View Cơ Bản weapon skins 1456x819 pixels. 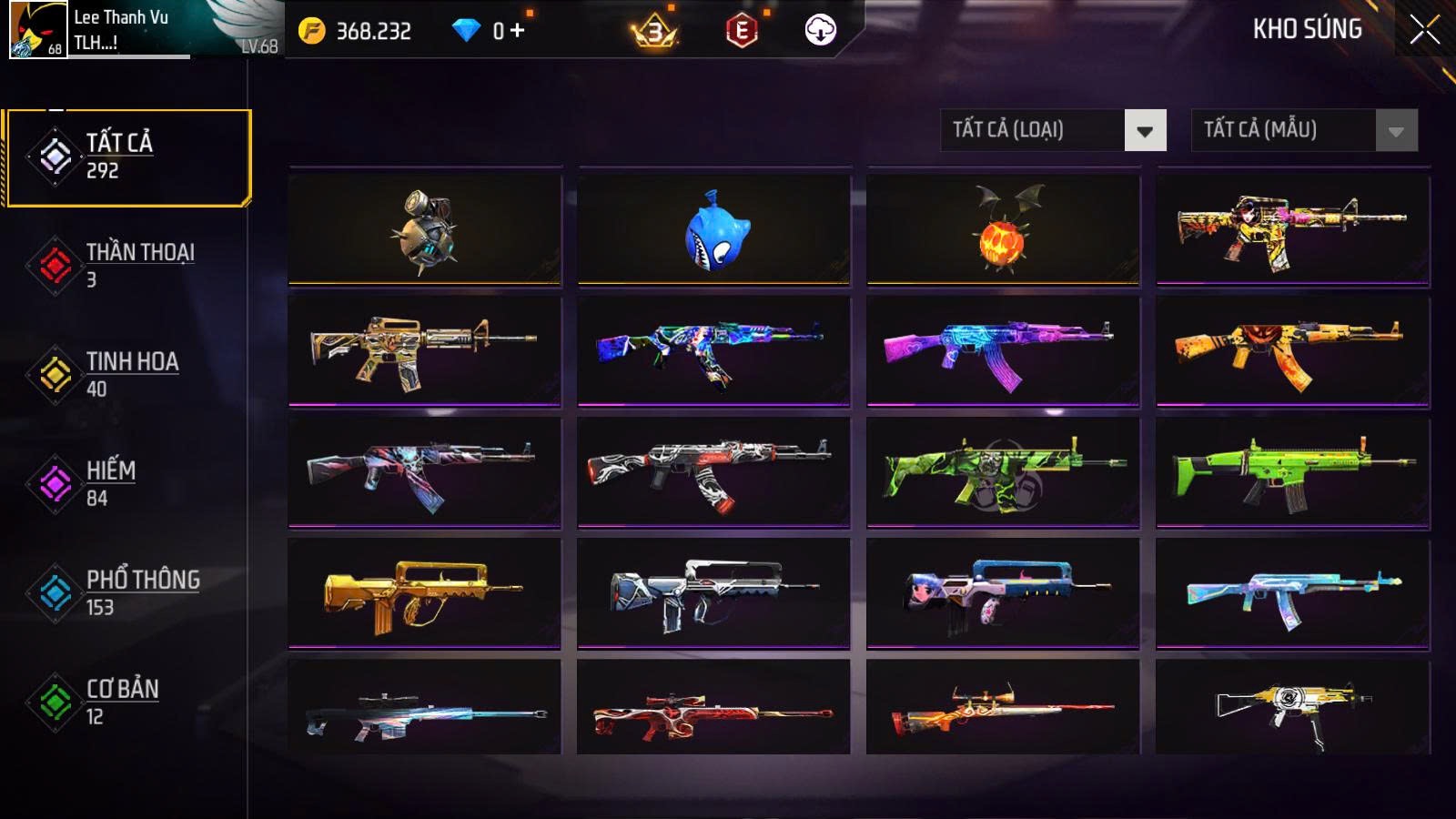127,702
